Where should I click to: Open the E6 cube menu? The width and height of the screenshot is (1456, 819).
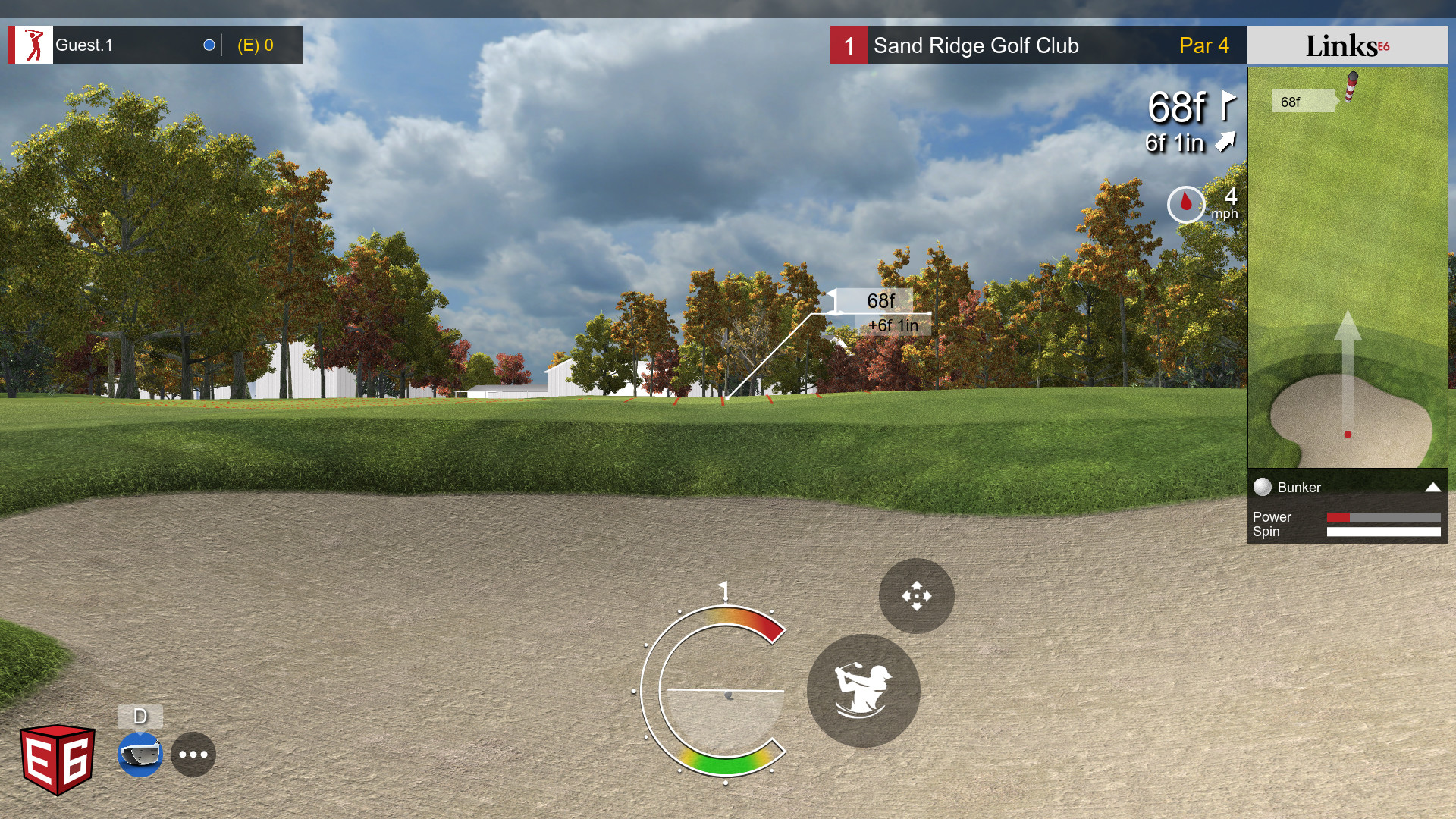57,755
